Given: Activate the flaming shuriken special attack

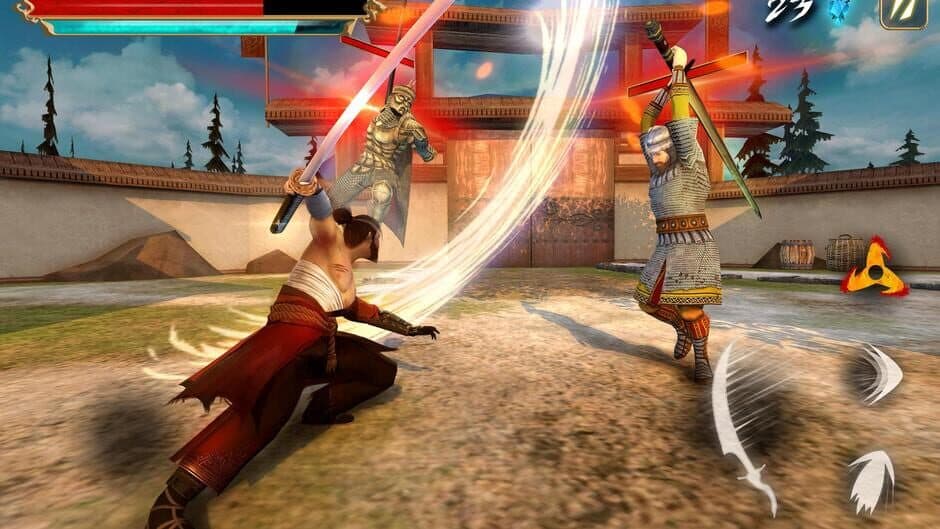Looking at the screenshot, I should (873, 267).
